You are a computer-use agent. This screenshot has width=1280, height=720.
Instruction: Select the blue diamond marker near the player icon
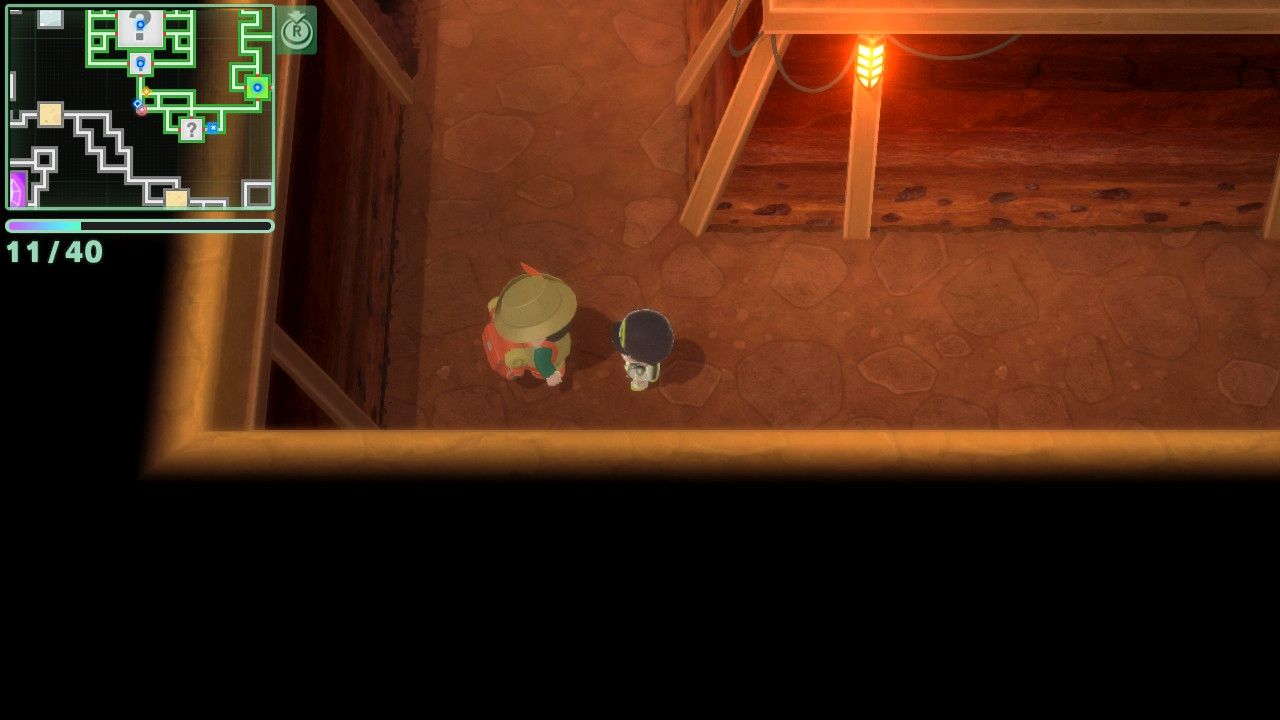pos(137,103)
